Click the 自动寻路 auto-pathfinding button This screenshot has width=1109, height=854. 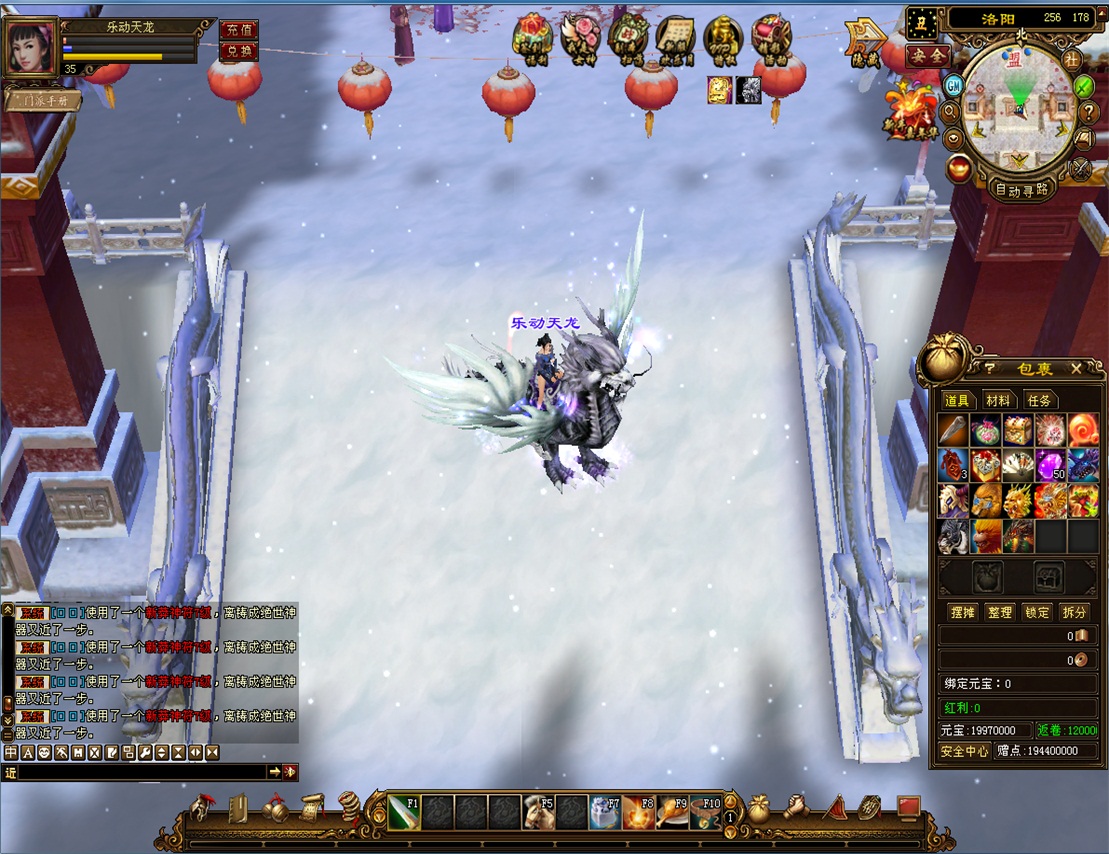1021,188
